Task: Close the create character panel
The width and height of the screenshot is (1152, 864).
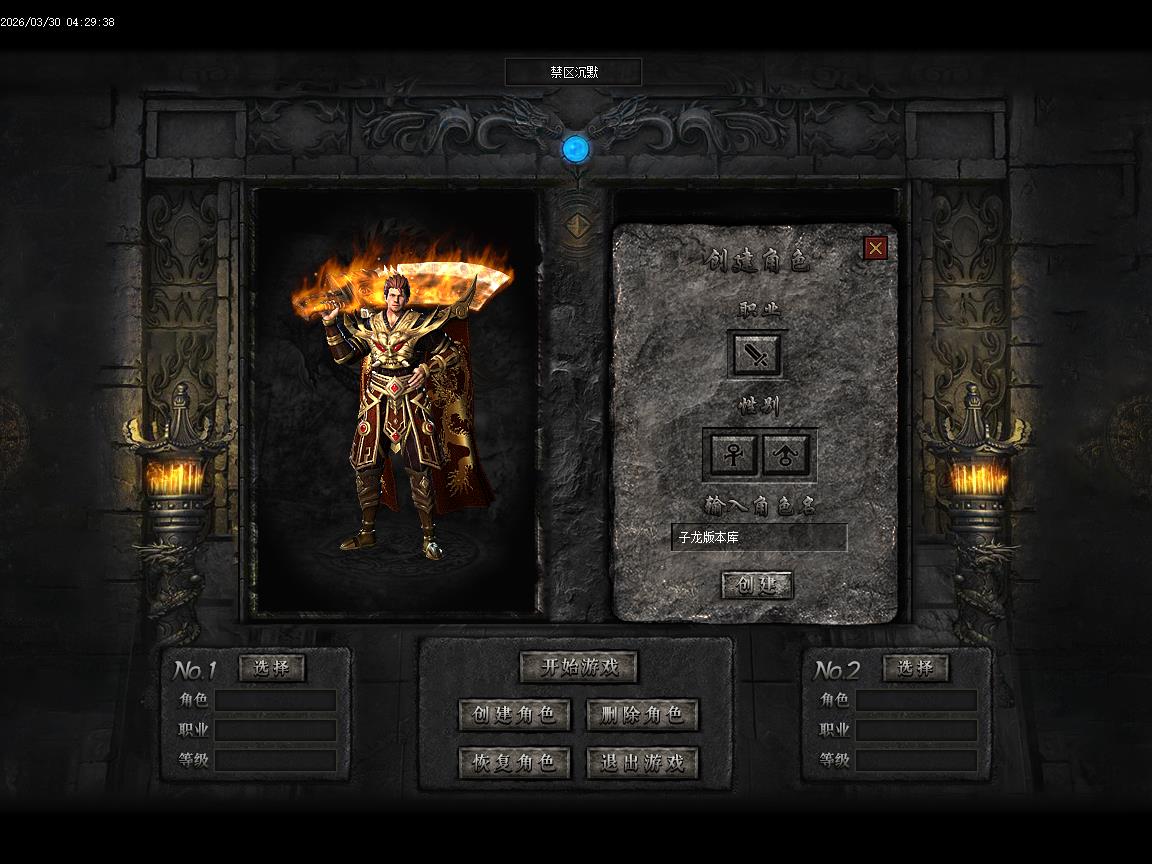Action: click(875, 248)
